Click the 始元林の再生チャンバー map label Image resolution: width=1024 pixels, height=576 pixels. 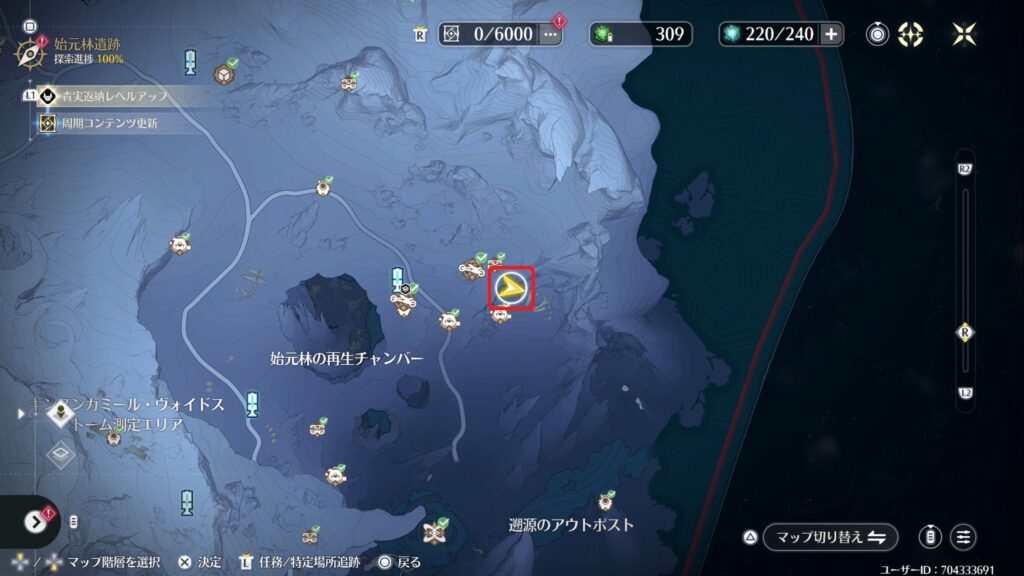pos(347,358)
